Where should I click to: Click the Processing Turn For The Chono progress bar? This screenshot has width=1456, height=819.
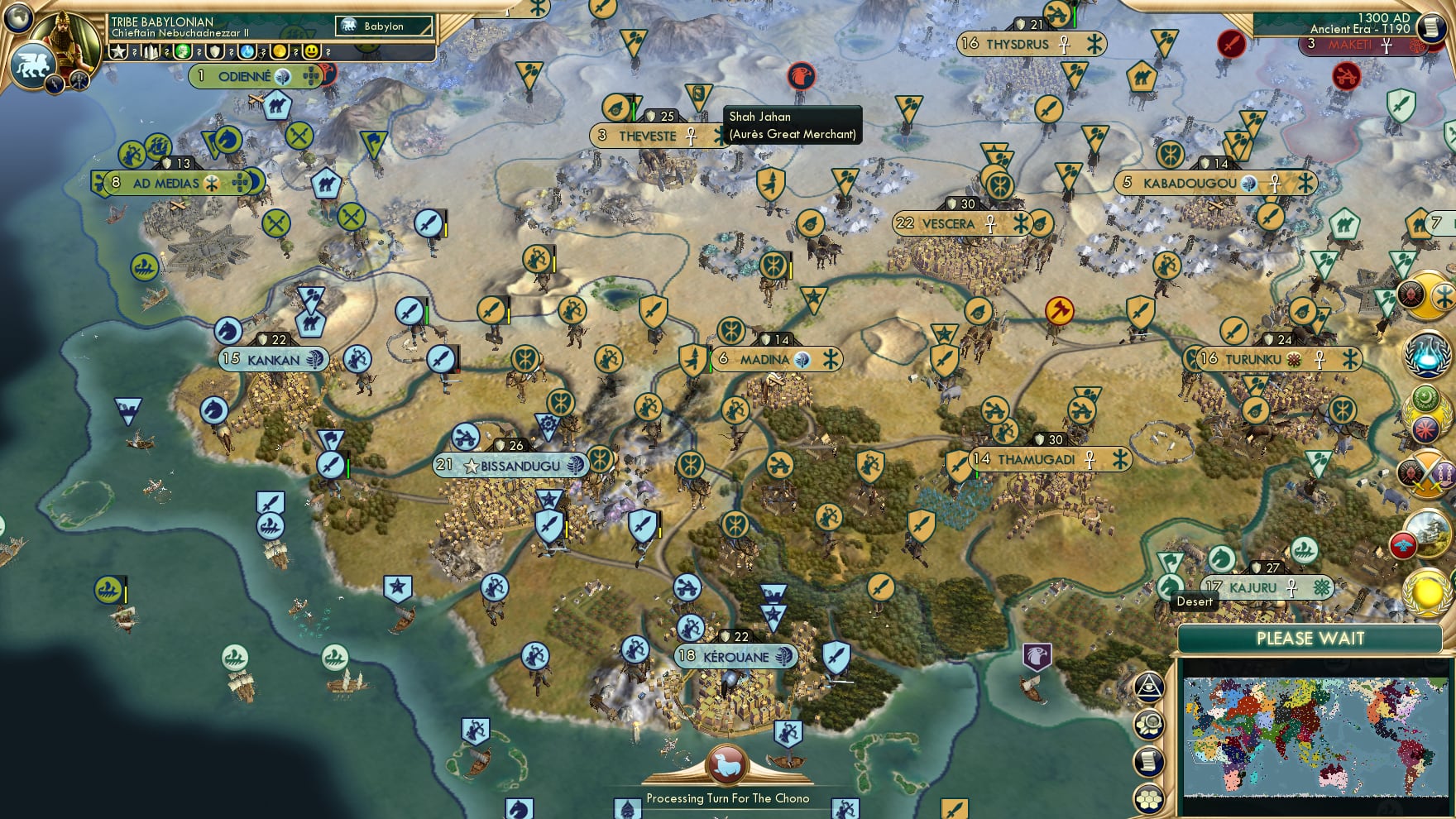[728, 799]
